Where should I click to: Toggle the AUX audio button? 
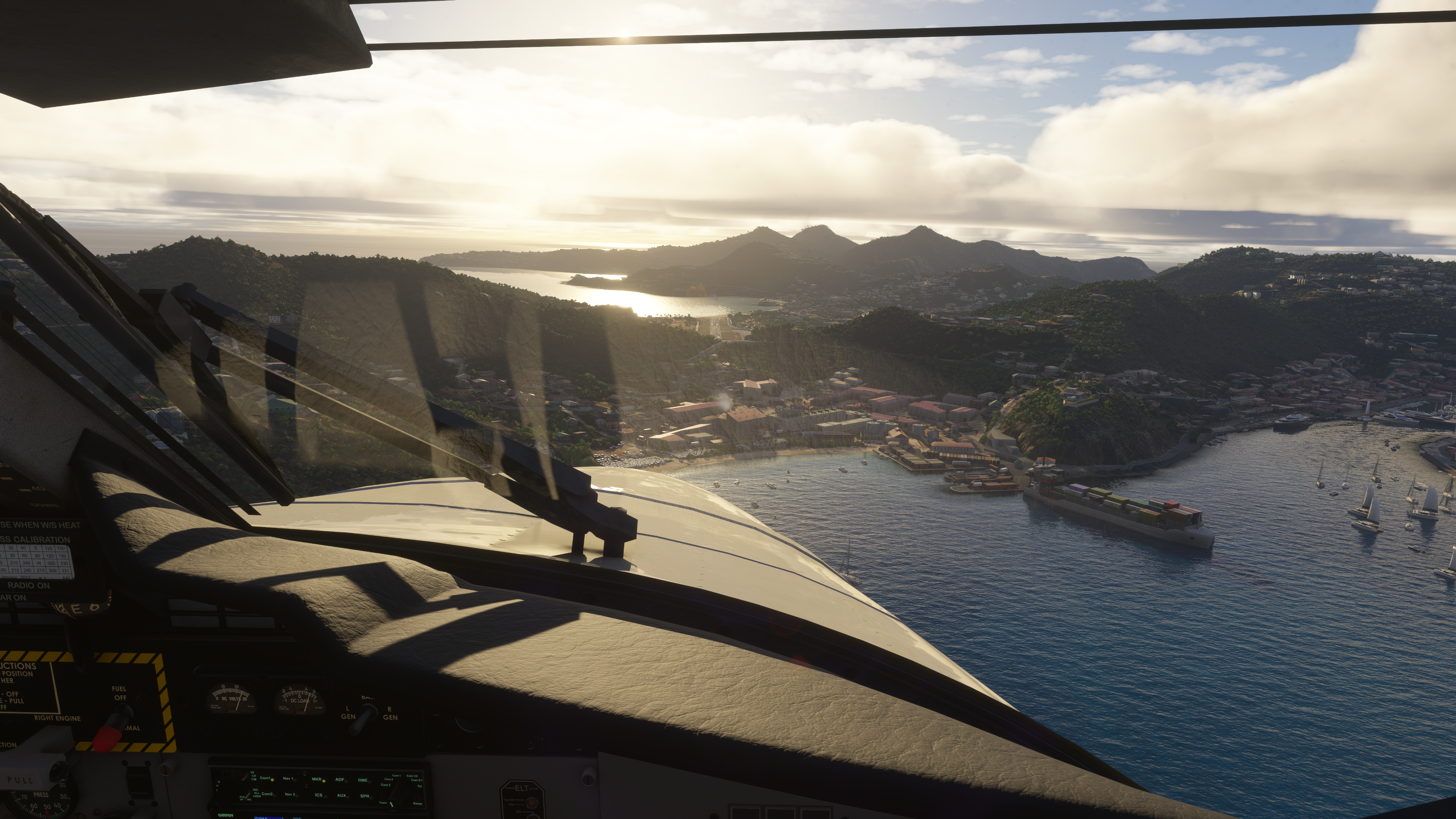point(342,796)
